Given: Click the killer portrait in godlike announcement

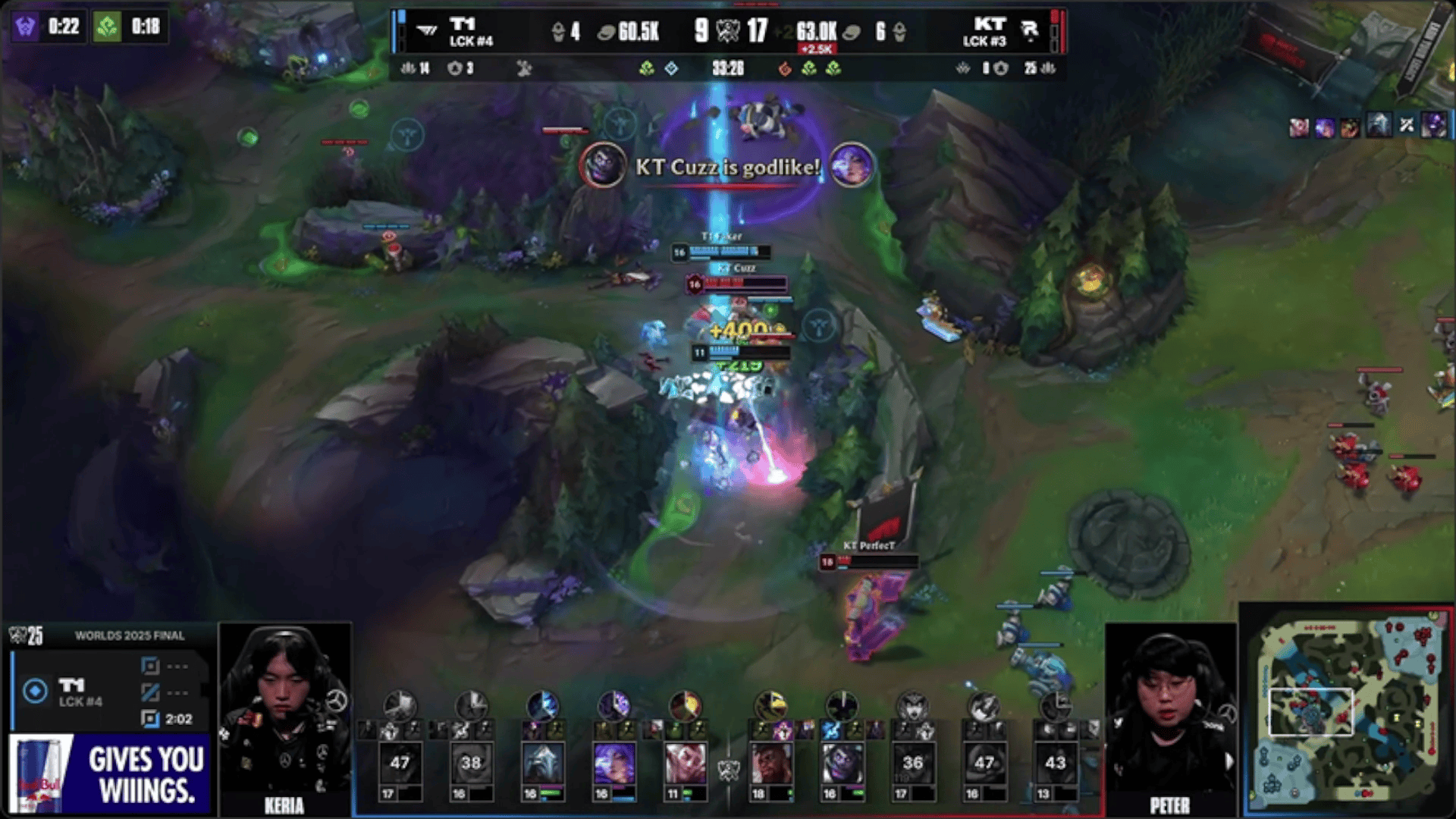Looking at the screenshot, I should pyautogui.click(x=603, y=165).
